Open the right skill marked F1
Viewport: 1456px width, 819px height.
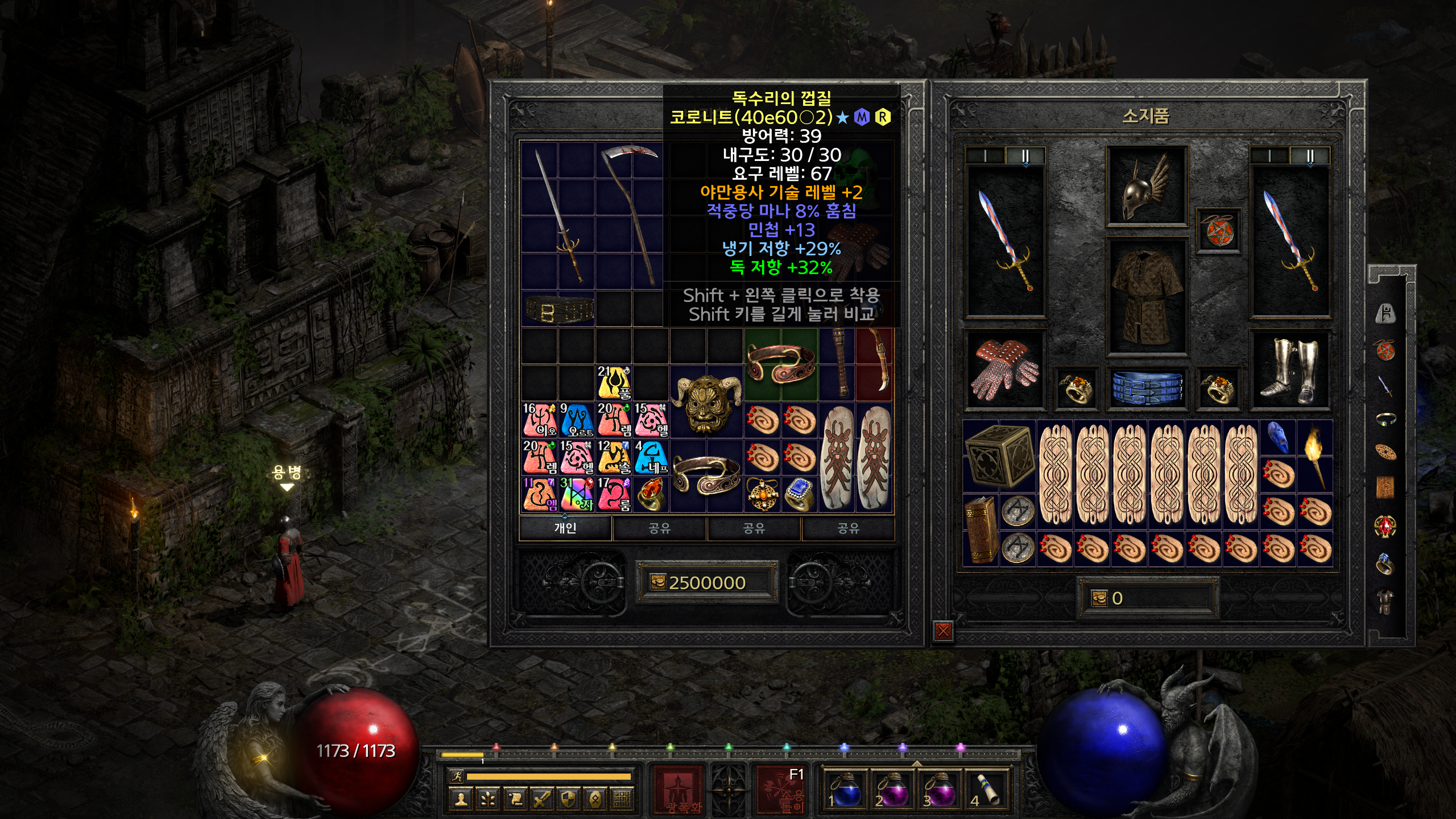click(x=781, y=789)
